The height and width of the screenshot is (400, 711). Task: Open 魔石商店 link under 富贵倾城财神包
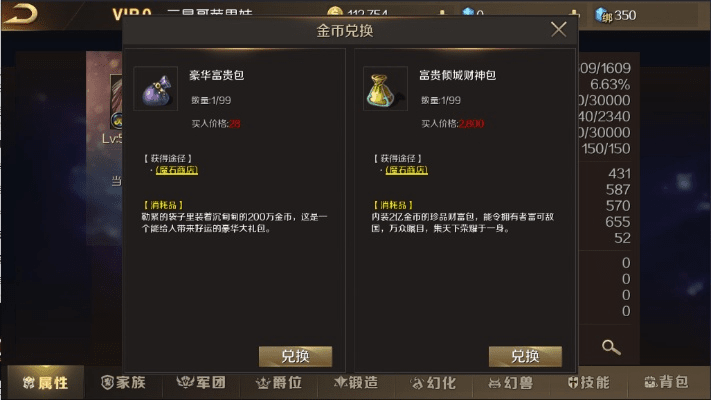[407, 170]
